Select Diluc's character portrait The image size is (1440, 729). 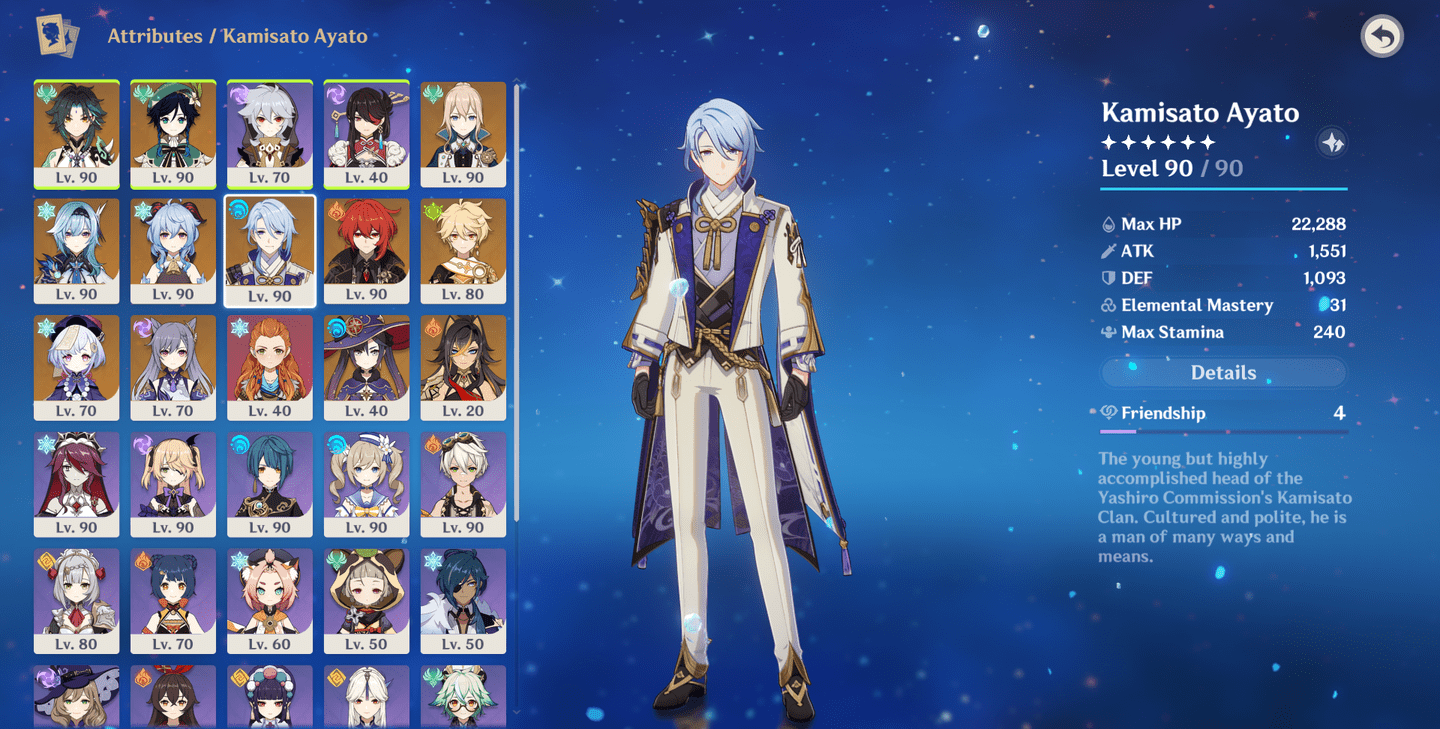click(366, 250)
